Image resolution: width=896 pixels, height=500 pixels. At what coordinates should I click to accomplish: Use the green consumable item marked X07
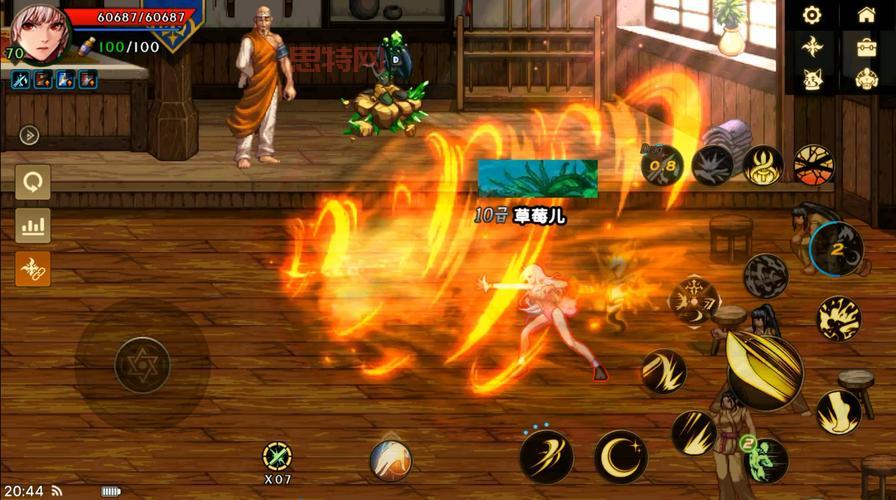277,457
